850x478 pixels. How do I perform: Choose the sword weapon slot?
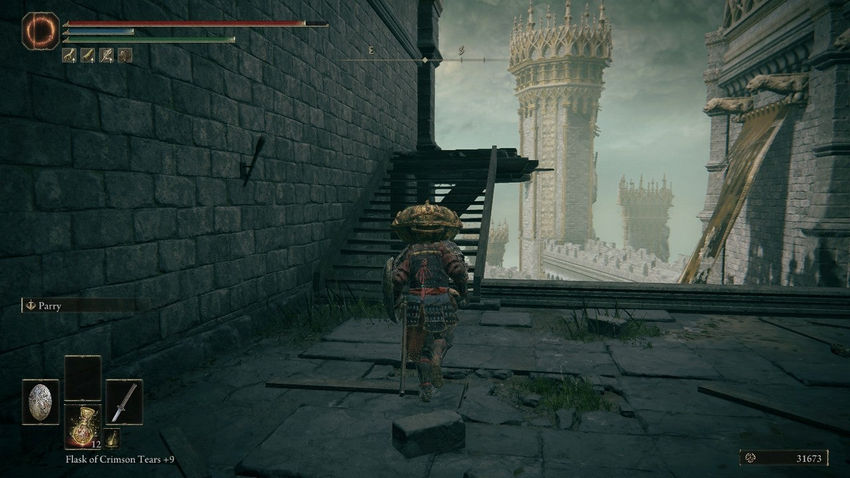124,402
